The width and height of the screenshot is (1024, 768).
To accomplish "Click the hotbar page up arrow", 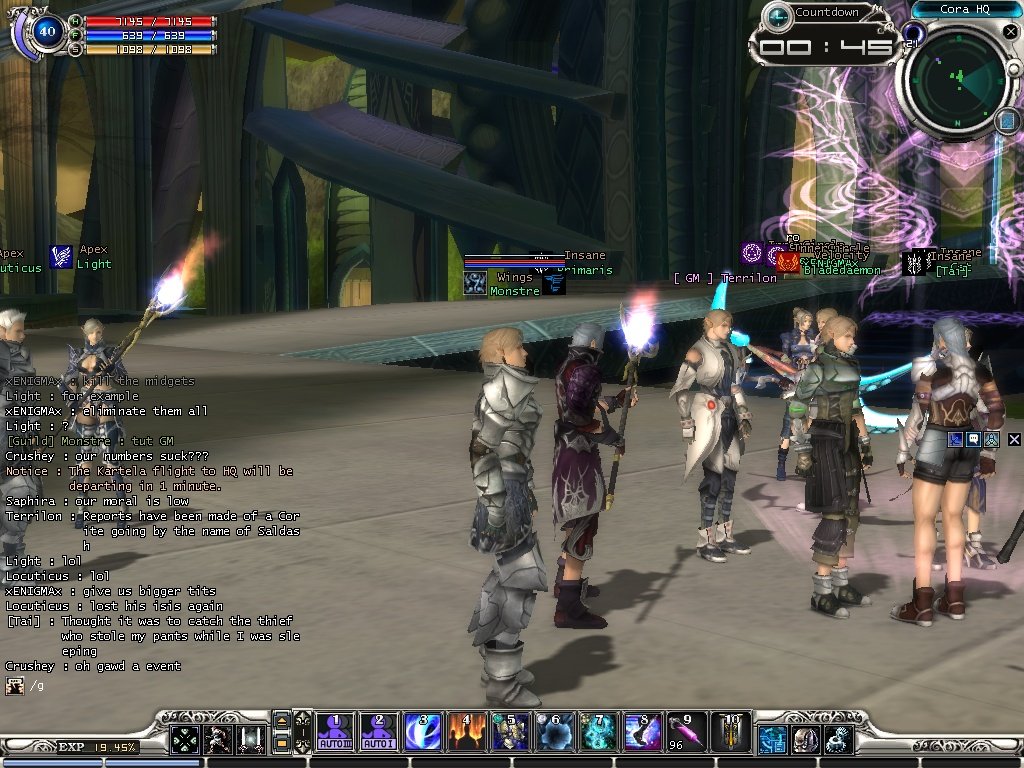I will coord(282,722).
